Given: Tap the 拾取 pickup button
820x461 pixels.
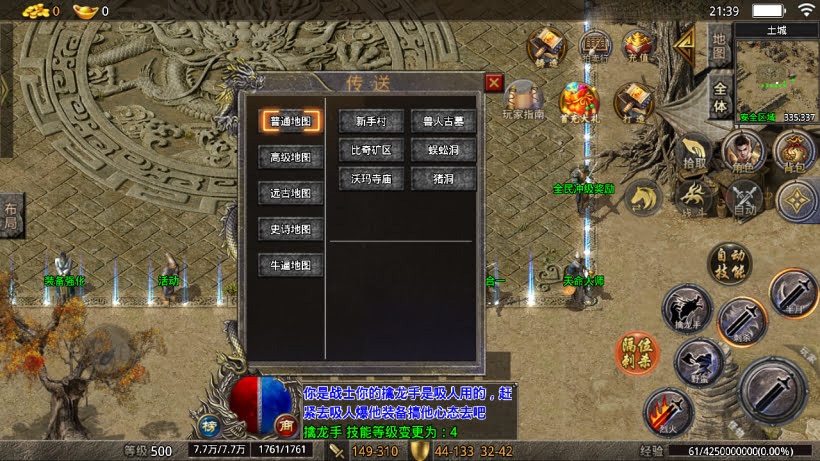Looking at the screenshot, I should click(694, 152).
